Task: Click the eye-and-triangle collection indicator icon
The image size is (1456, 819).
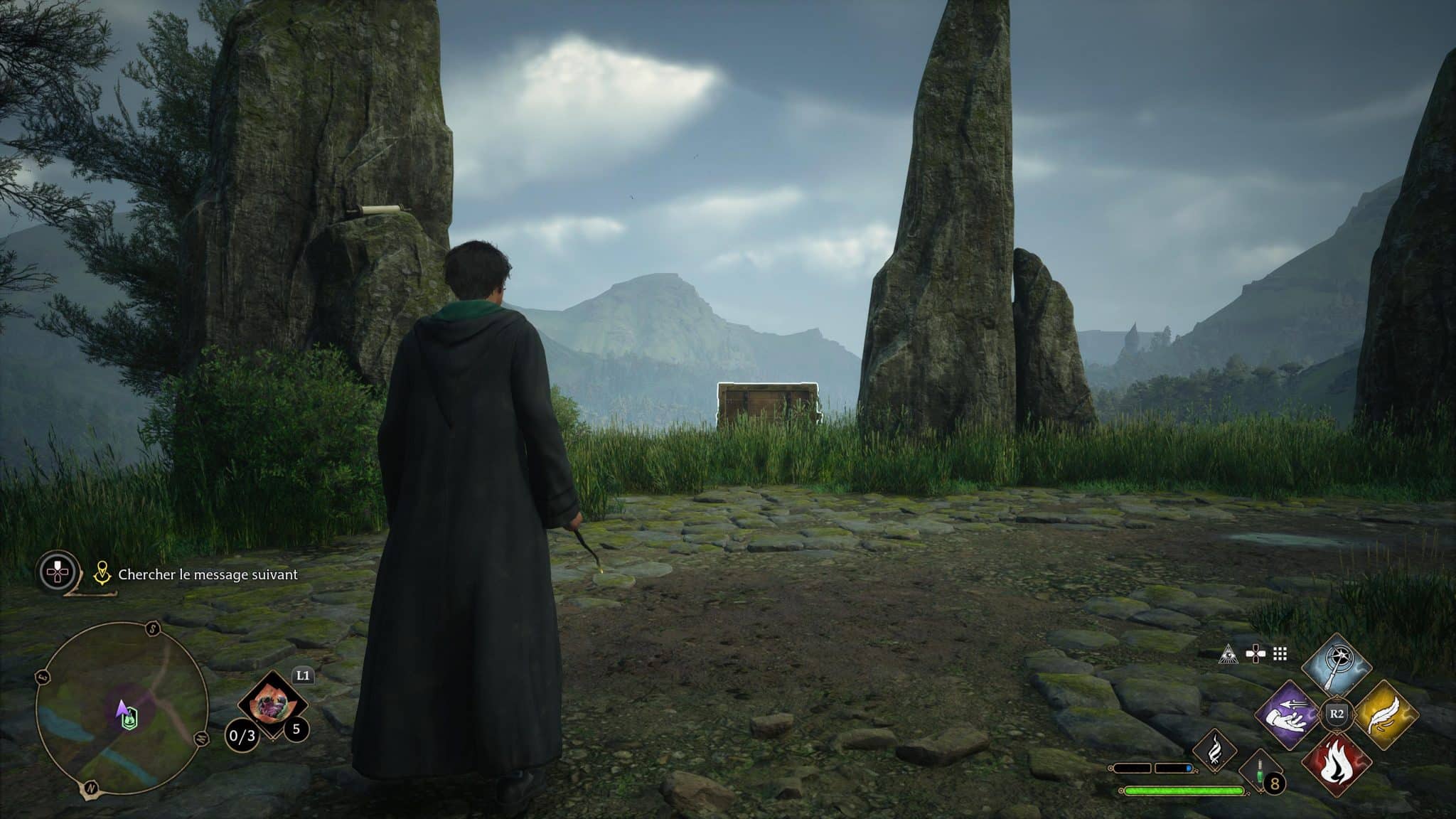Action: (1228, 655)
